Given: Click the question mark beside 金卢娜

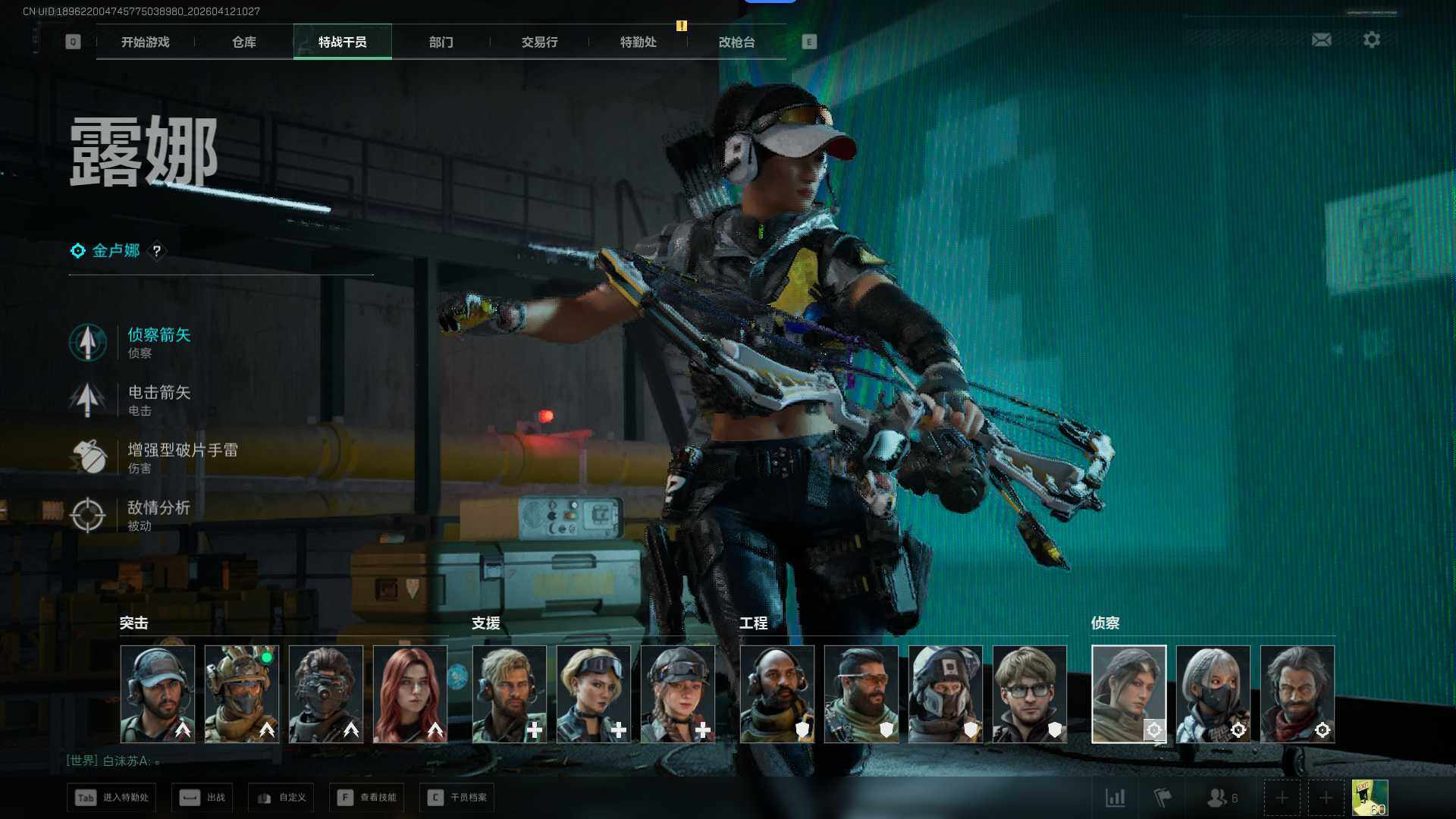Looking at the screenshot, I should point(157,251).
